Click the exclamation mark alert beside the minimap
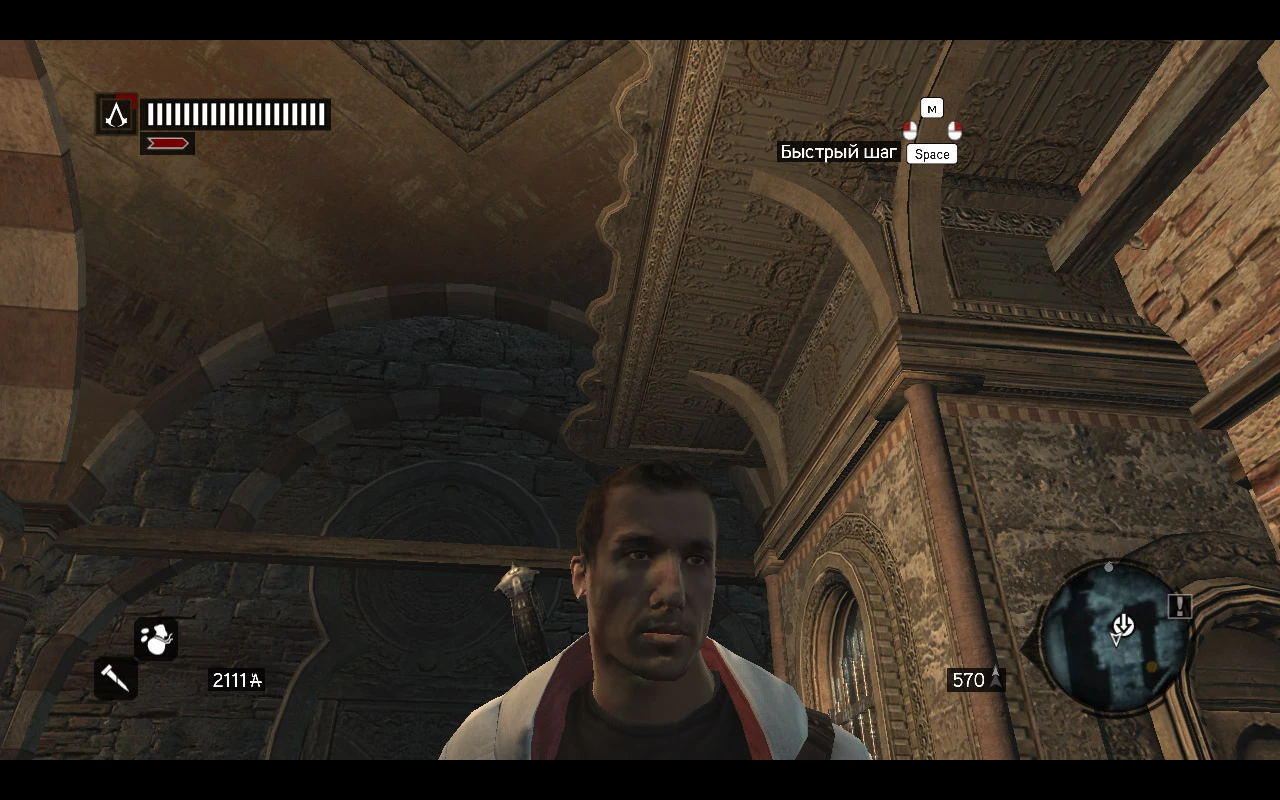The height and width of the screenshot is (800, 1280). (1180, 606)
